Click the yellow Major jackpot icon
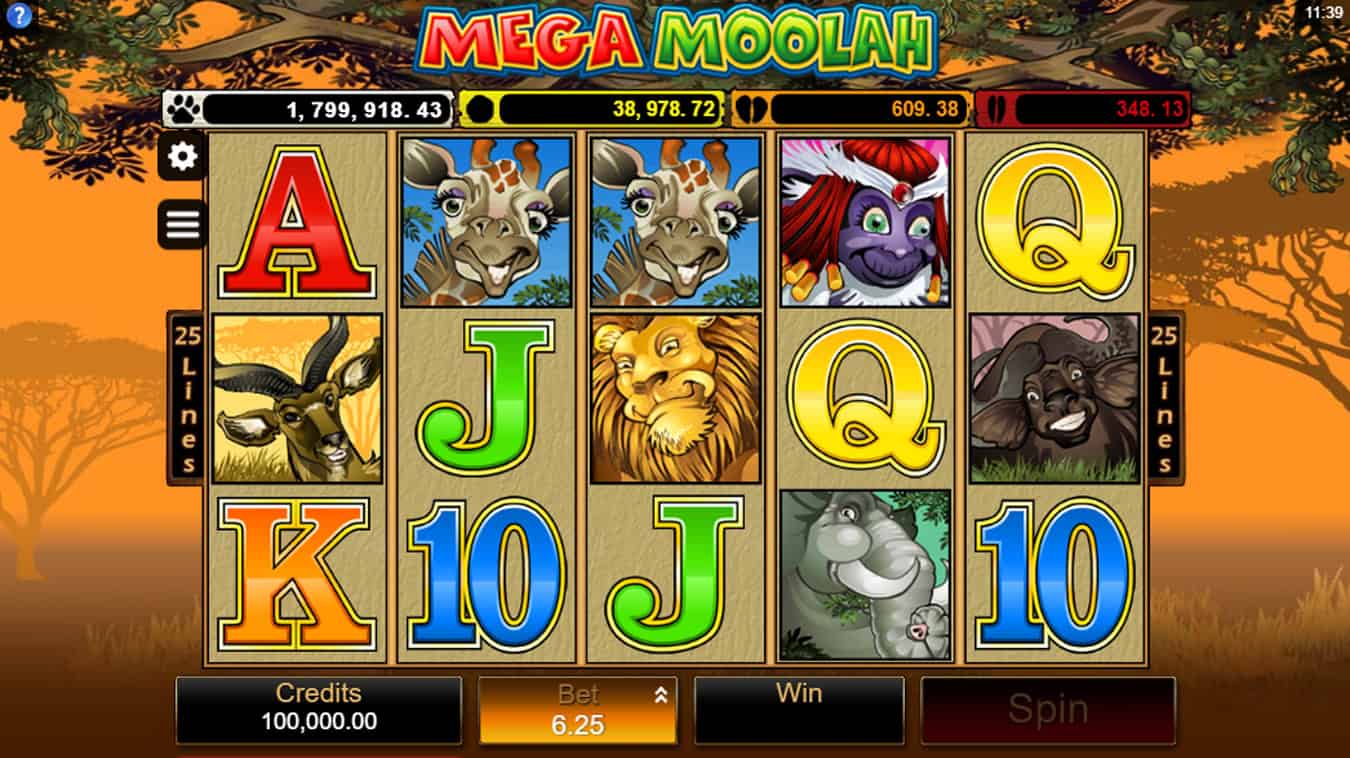Image resolution: width=1350 pixels, height=758 pixels. 482,108
